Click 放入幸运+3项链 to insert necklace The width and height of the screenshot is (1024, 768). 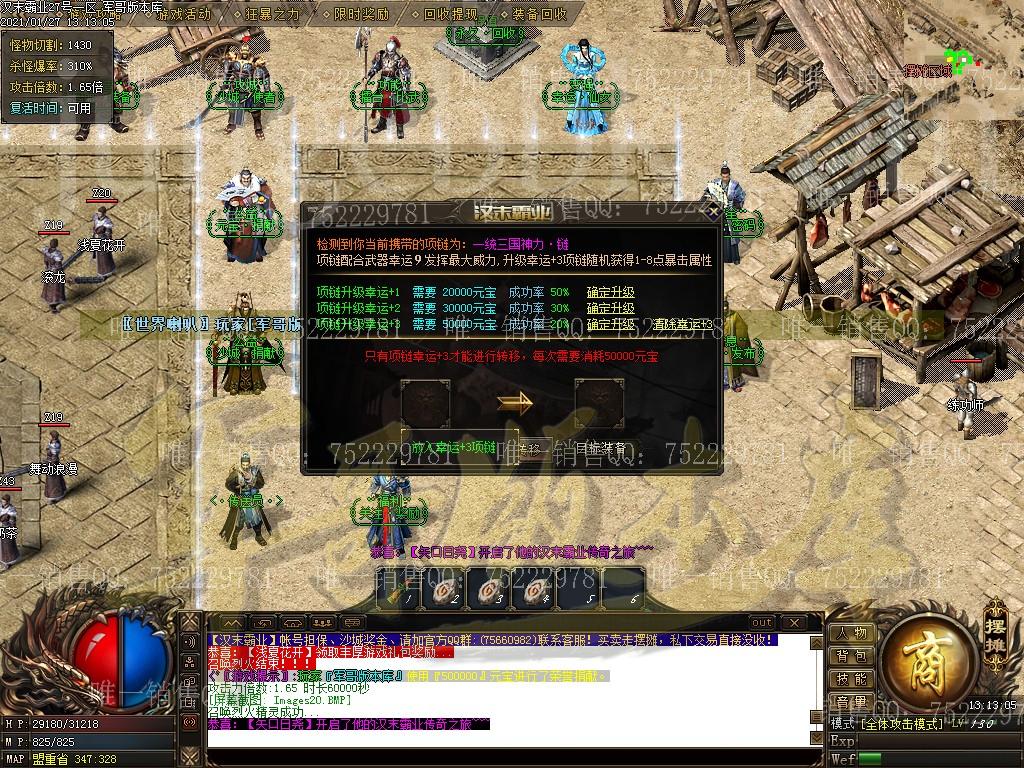pos(453,448)
